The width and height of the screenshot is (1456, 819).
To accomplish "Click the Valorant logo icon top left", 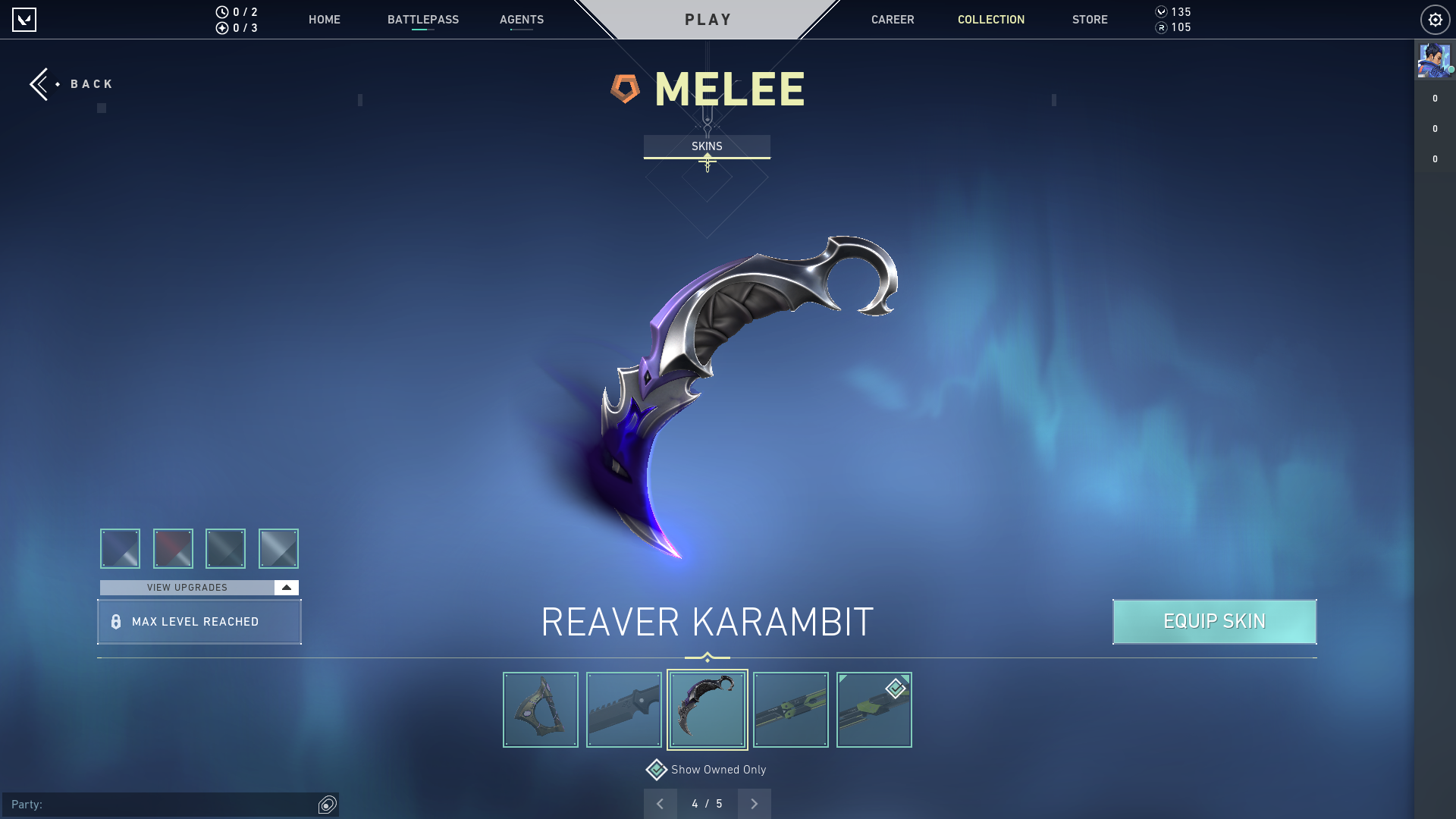I will 25,19.
